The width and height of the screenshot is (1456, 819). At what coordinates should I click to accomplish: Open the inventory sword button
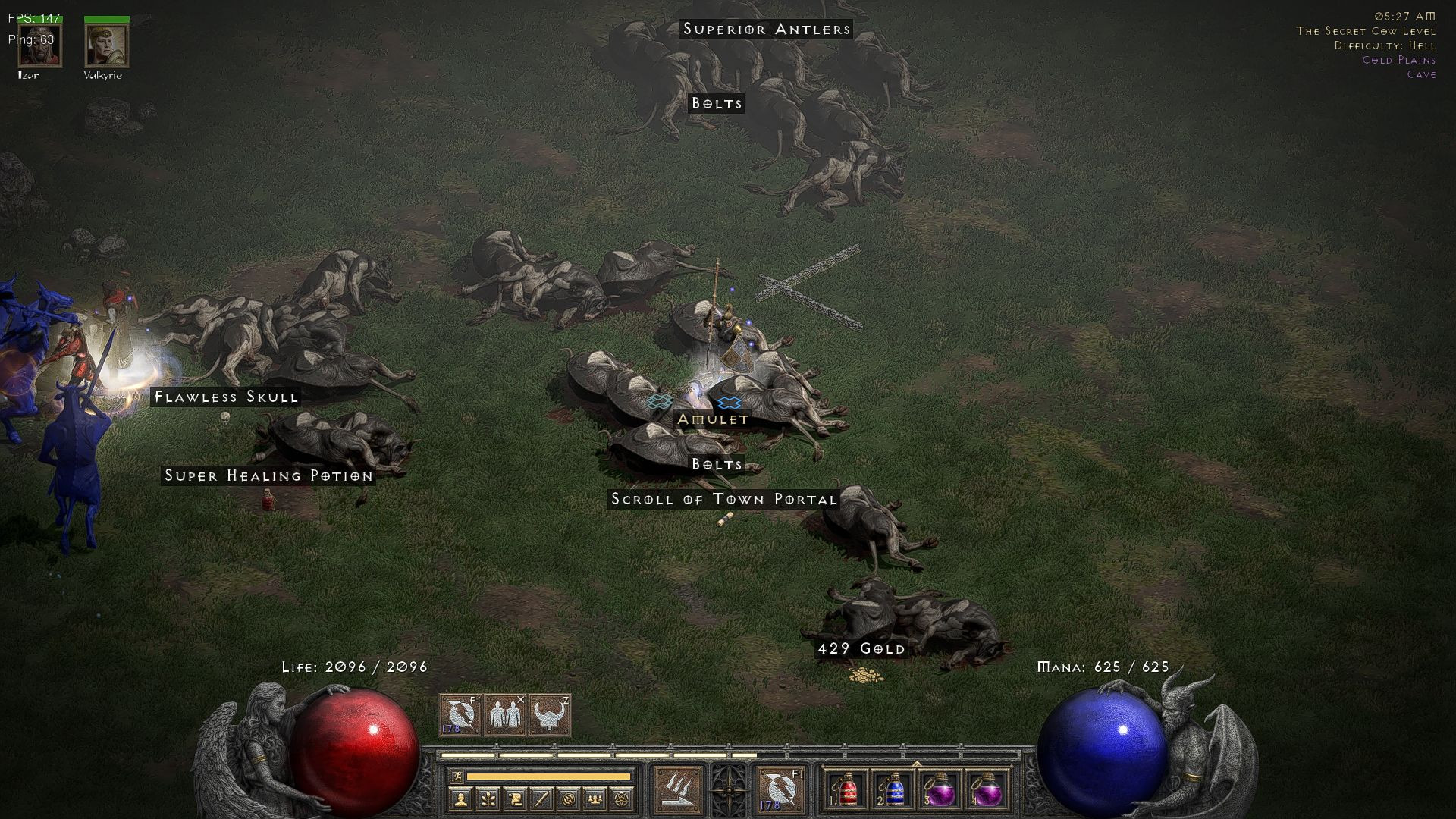[541, 799]
